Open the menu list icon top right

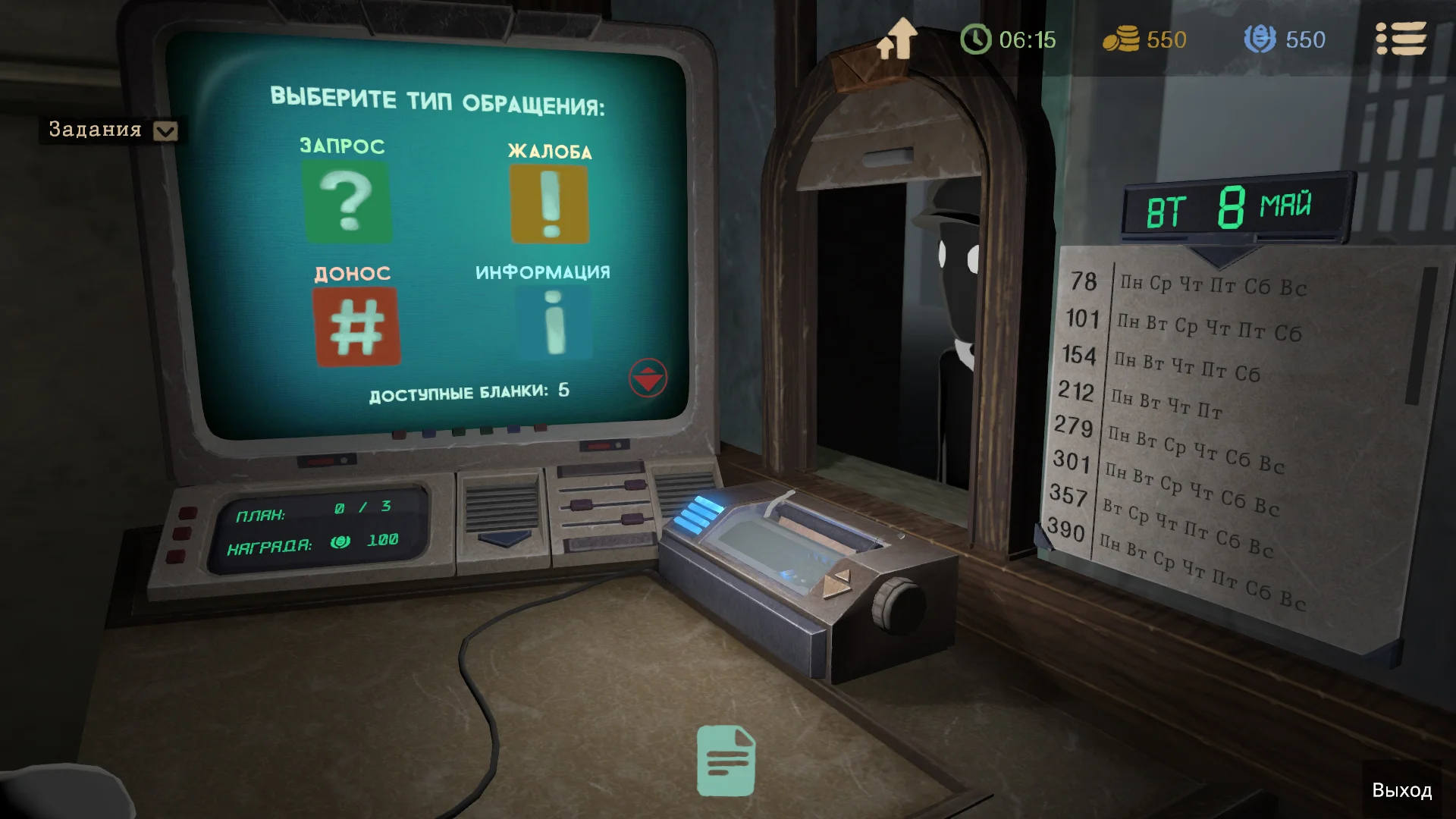tap(1402, 38)
